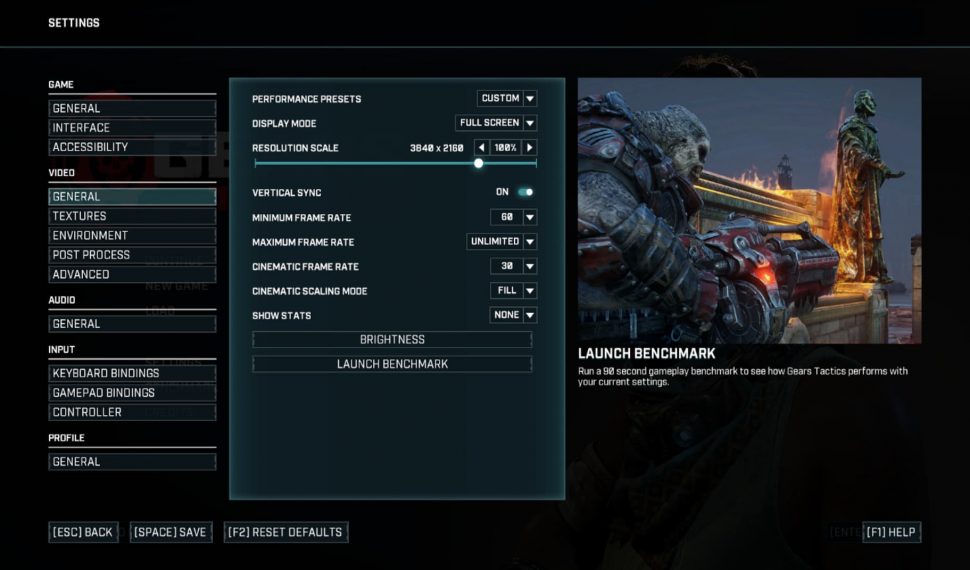Decrease resolution scale with left arrow
Image resolution: width=970 pixels, height=570 pixels.
[x=481, y=148]
